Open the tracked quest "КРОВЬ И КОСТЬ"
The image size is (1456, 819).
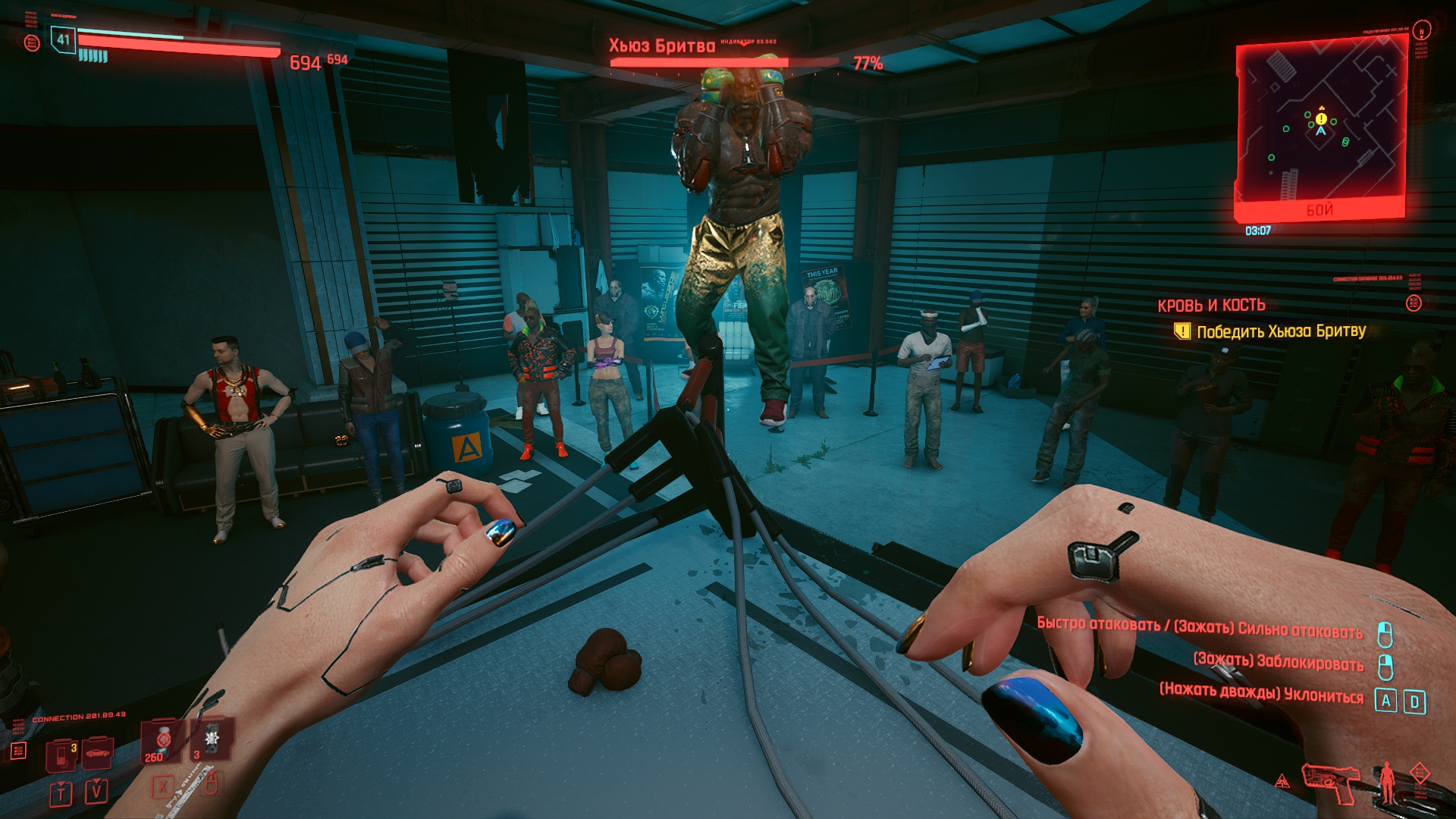1211,306
